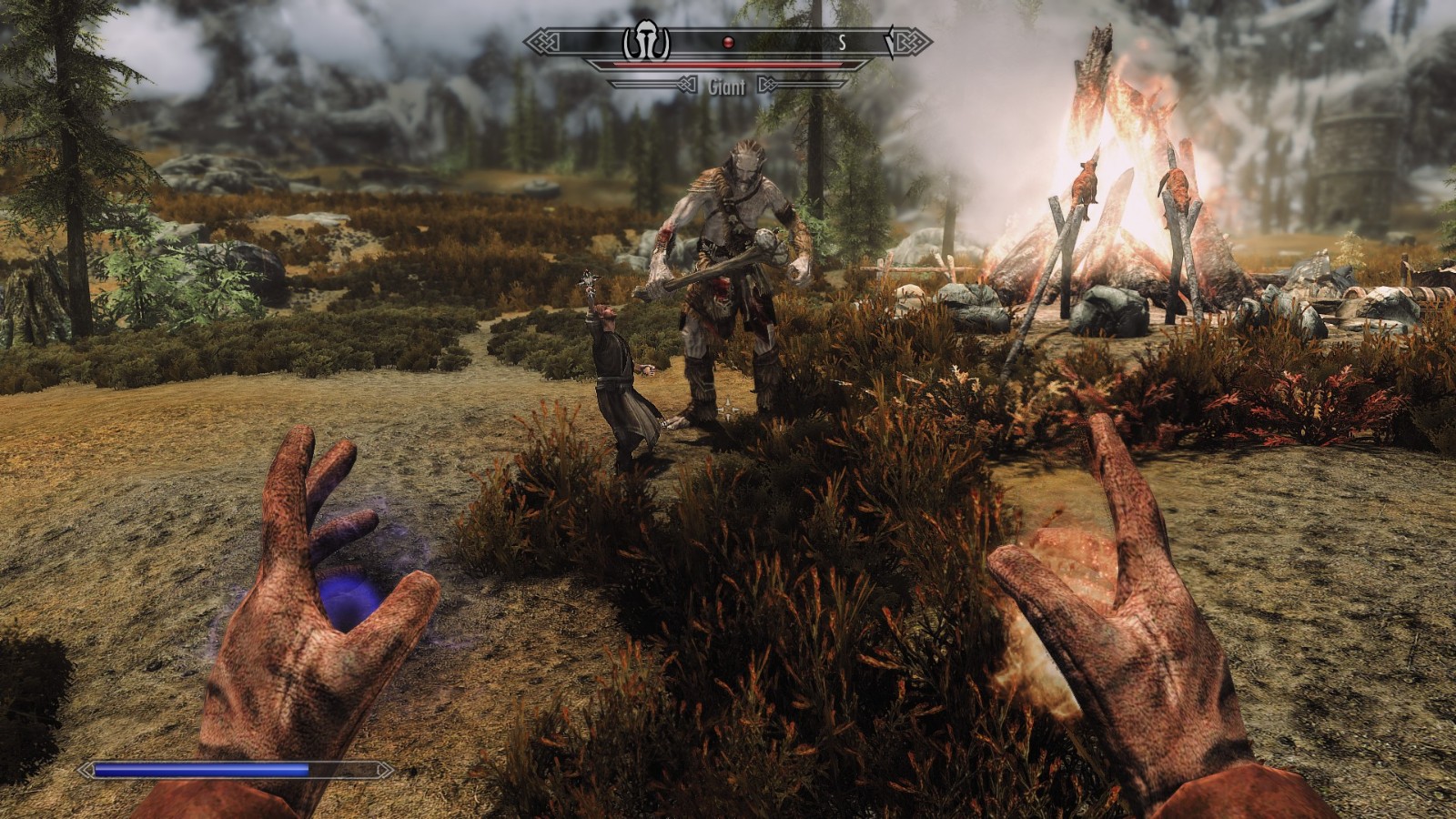The image size is (1456, 819).
Task: Click the S south marker on the compass
Action: (843, 42)
